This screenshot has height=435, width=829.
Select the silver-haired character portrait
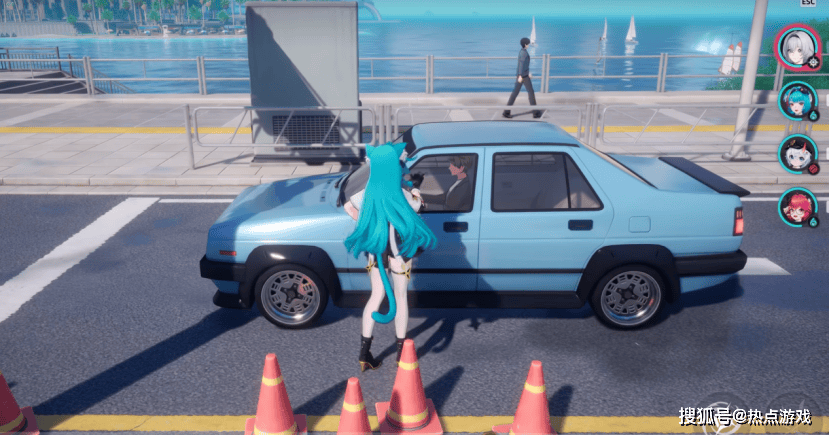point(796,45)
